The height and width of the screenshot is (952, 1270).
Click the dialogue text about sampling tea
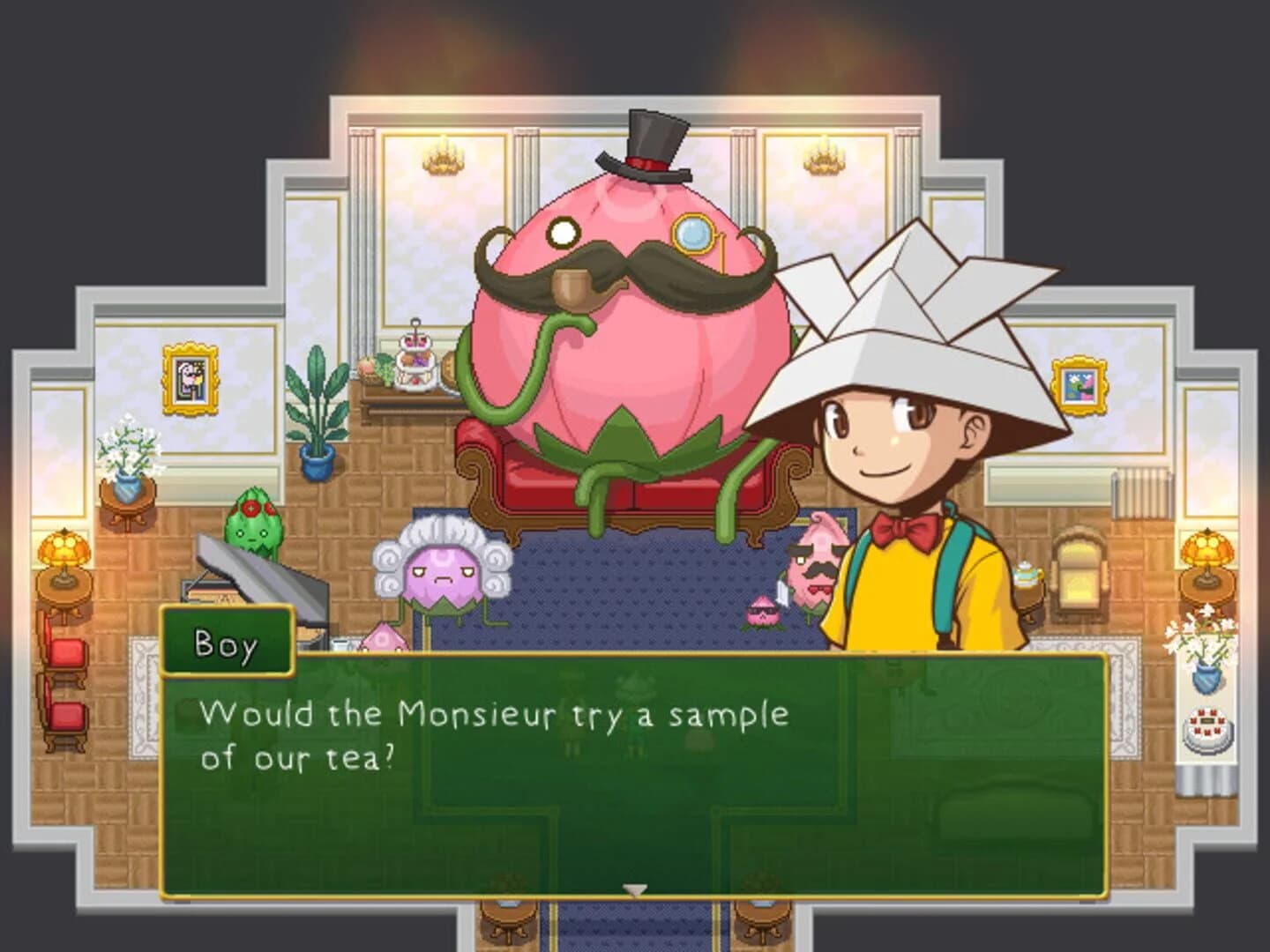click(494, 732)
